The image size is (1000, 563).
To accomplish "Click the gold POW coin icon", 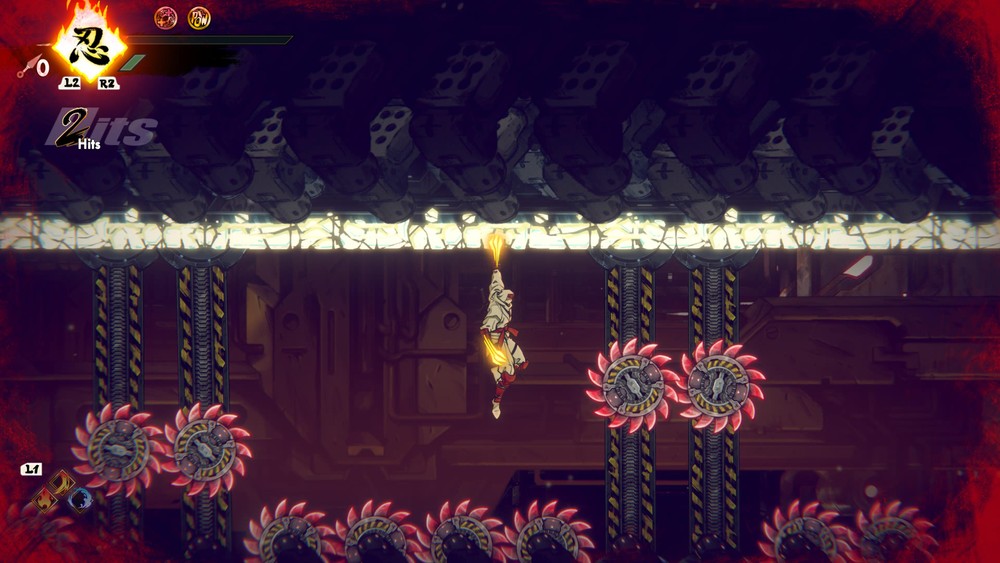I will [199, 18].
